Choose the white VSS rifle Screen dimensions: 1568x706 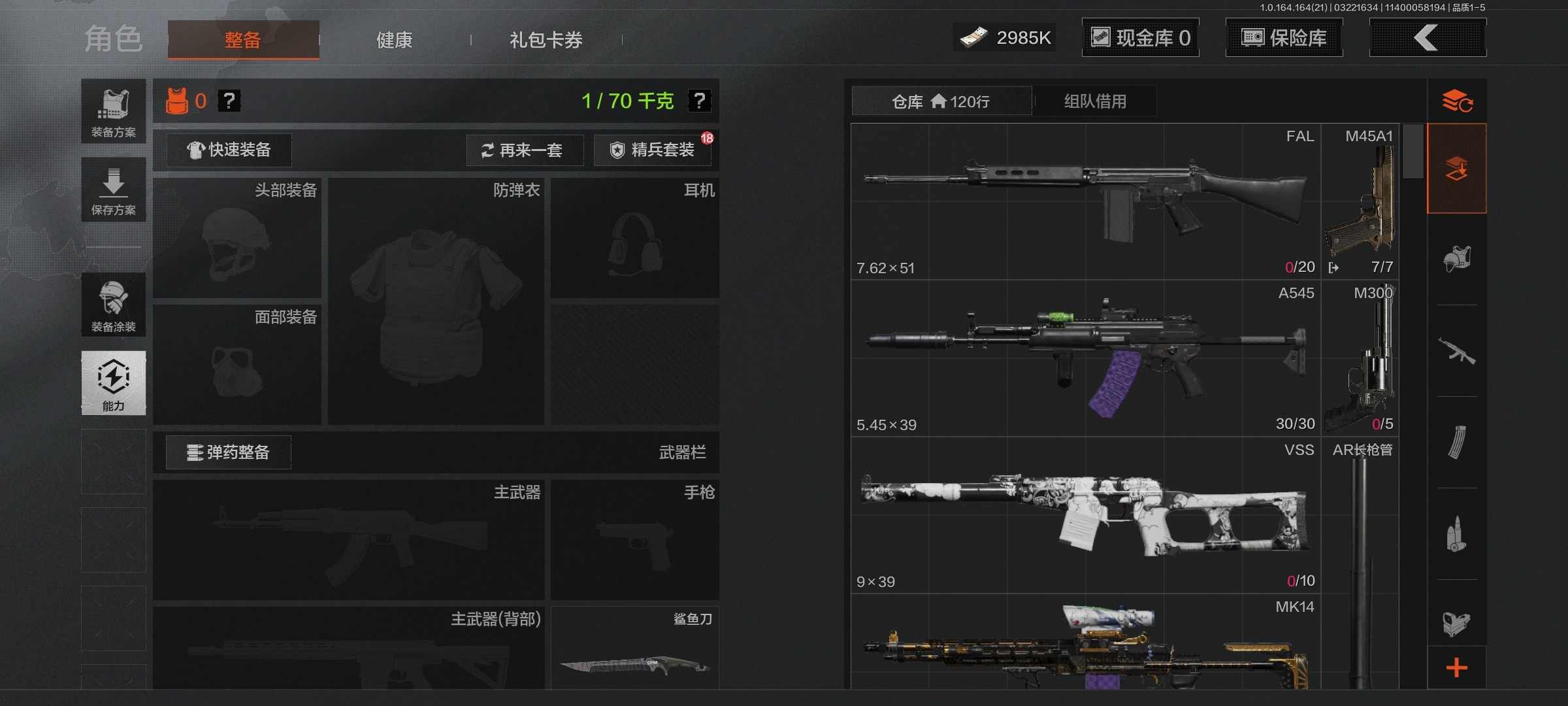[1085, 515]
